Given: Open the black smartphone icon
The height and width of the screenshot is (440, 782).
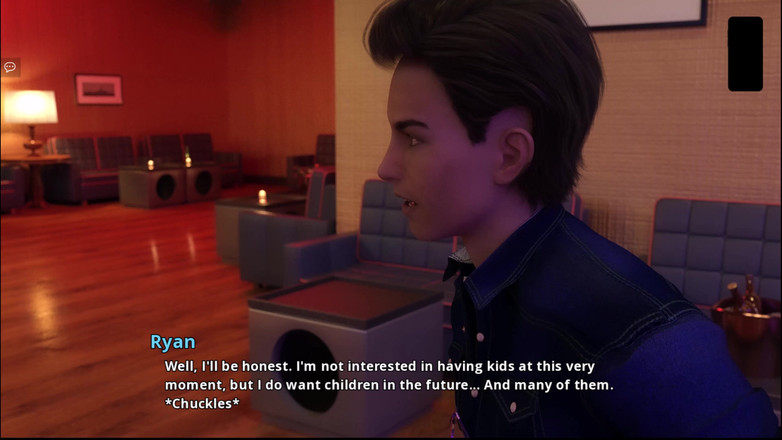Looking at the screenshot, I should (745, 54).
